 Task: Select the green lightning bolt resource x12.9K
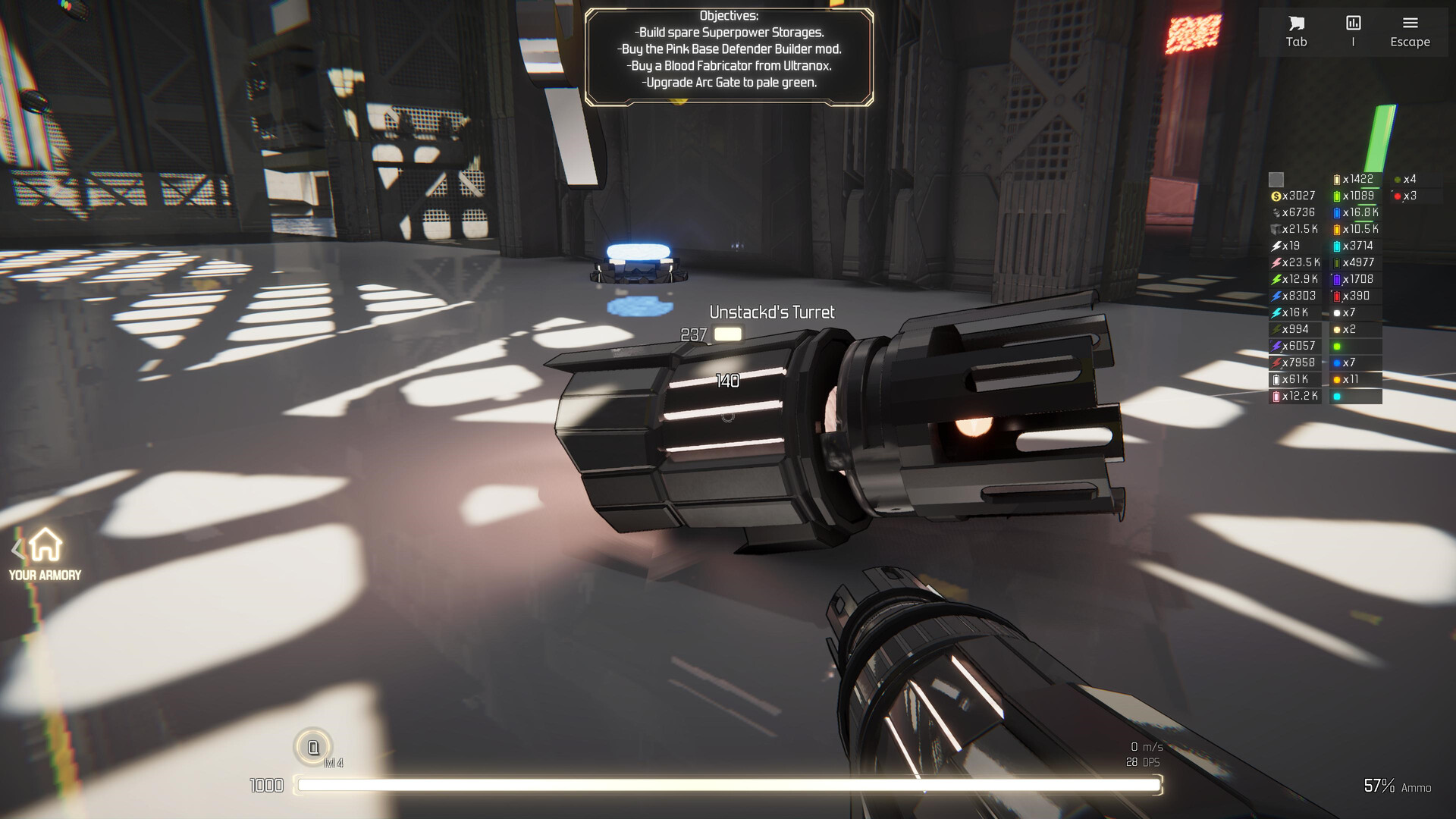(1276, 278)
